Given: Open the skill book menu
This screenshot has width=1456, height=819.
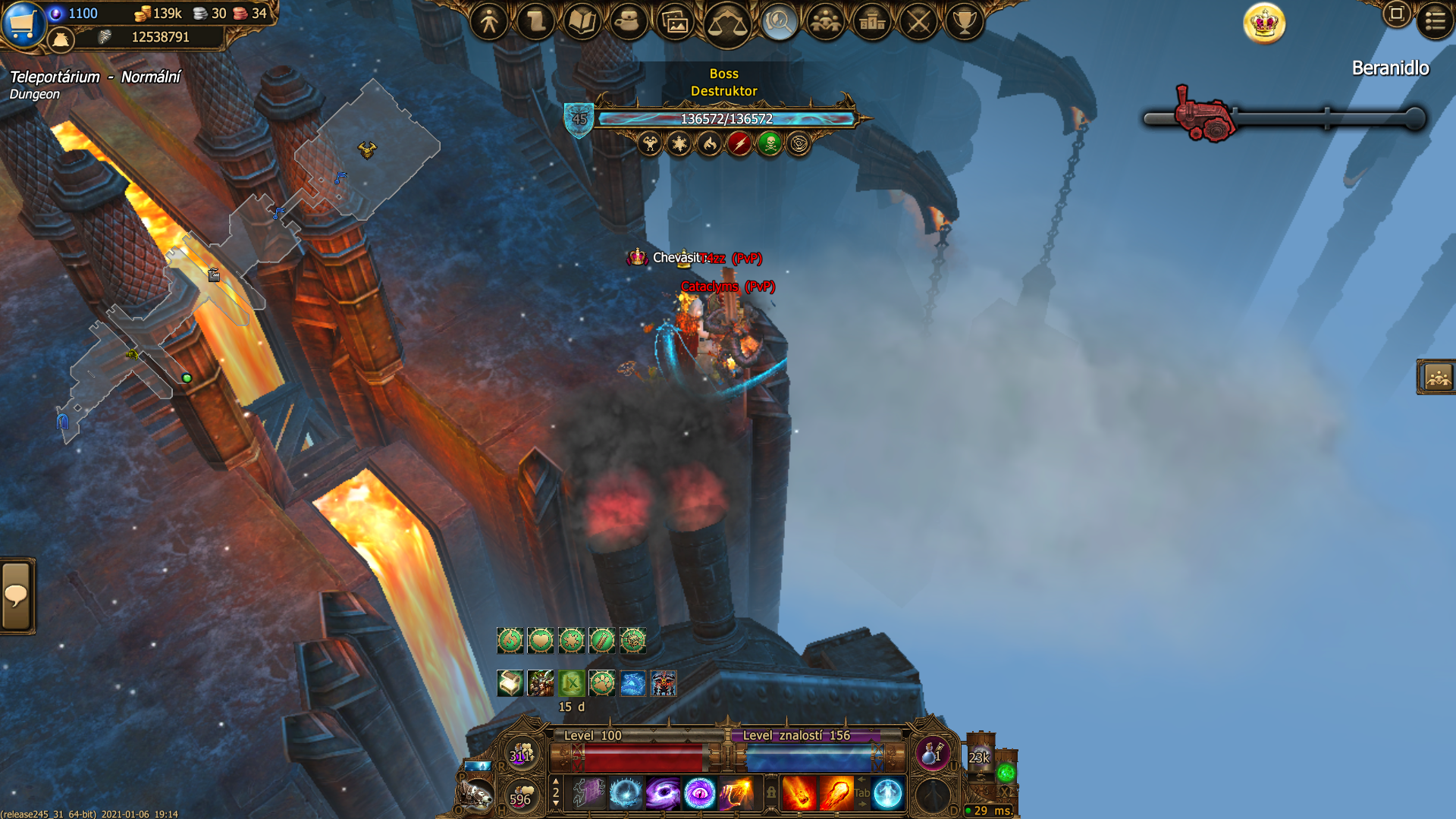Looking at the screenshot, I should 582,22.
